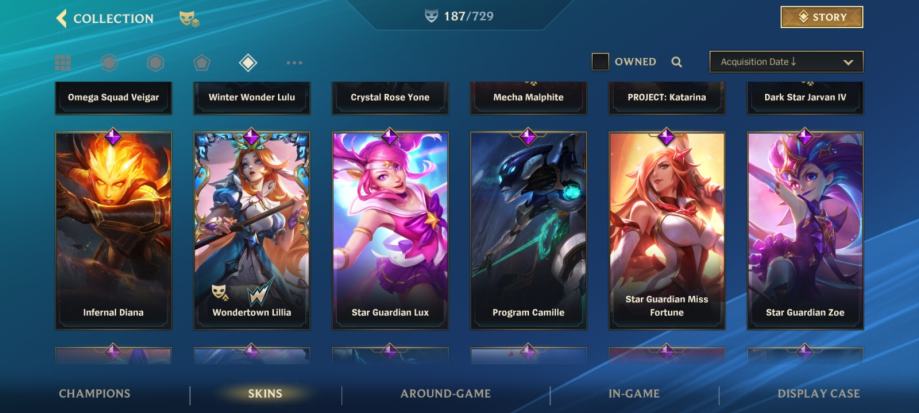Go to the Display Case tab
Screen dimensions: 919x413
point(818,394)
